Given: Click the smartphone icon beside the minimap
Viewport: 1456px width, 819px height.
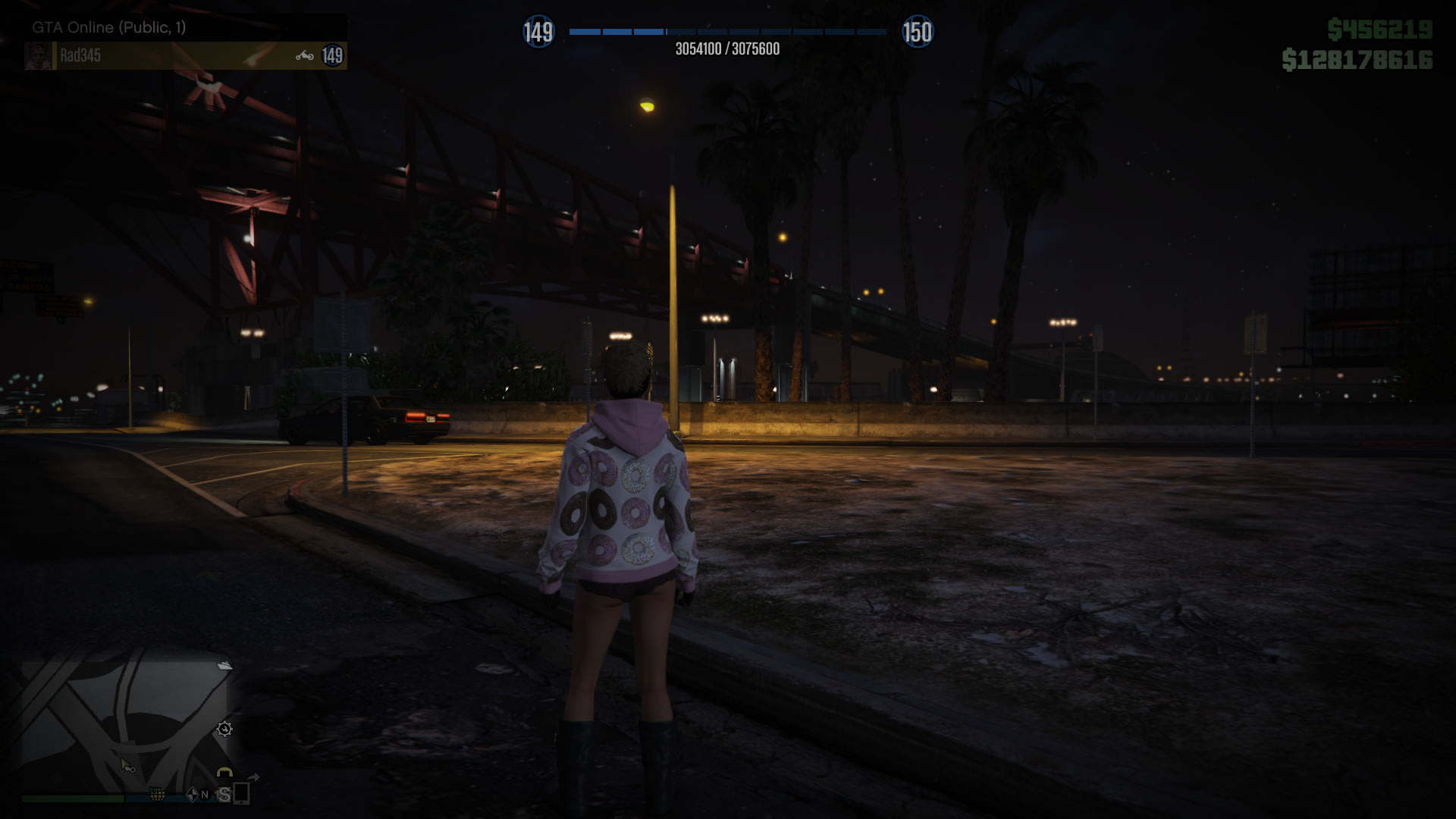Looking at the screenshot, I should [x=242, y=793].
